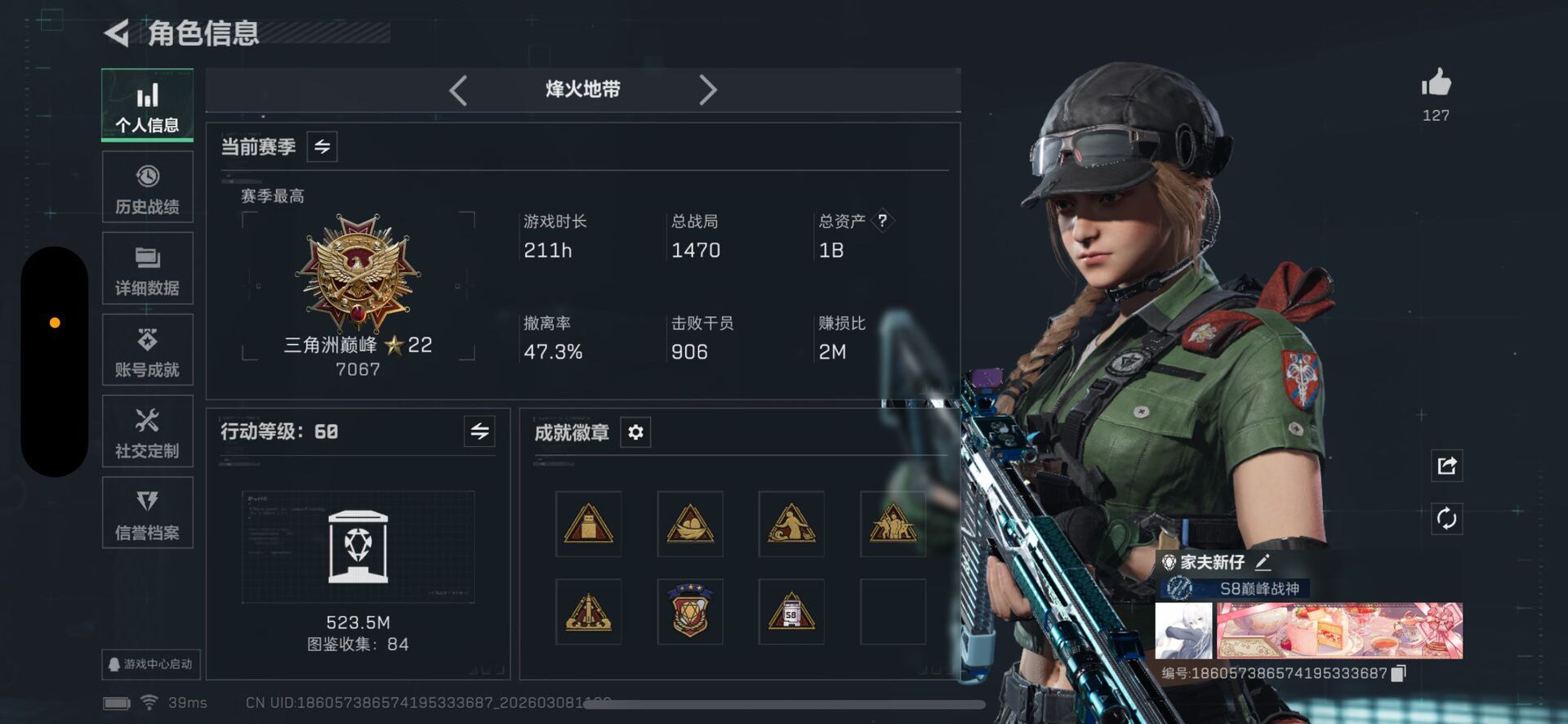
Task: Open the 成就徽章 settings gear
Action: [x=636, y=432]
